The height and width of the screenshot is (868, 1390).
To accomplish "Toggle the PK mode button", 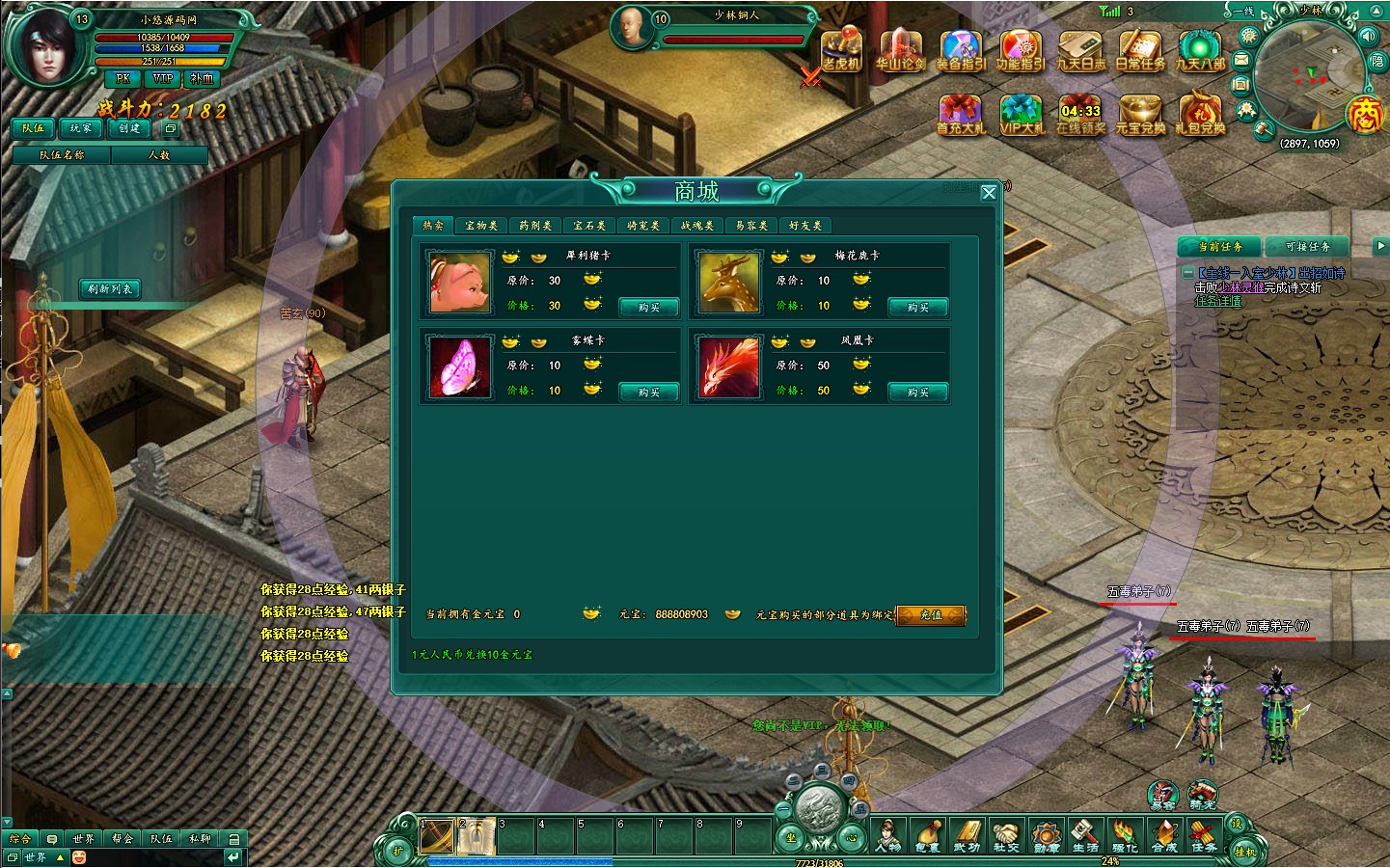I will click(123, 79).
